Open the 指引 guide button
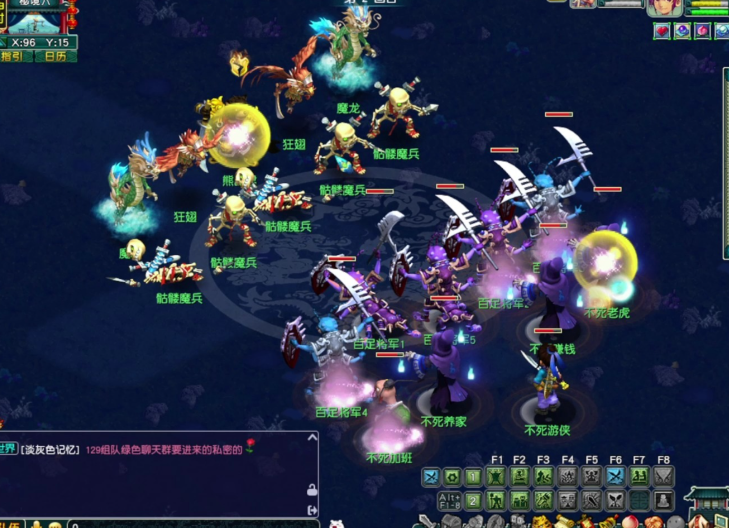The width and height of the screenshot is (729, 528). [x=19, y=57]
